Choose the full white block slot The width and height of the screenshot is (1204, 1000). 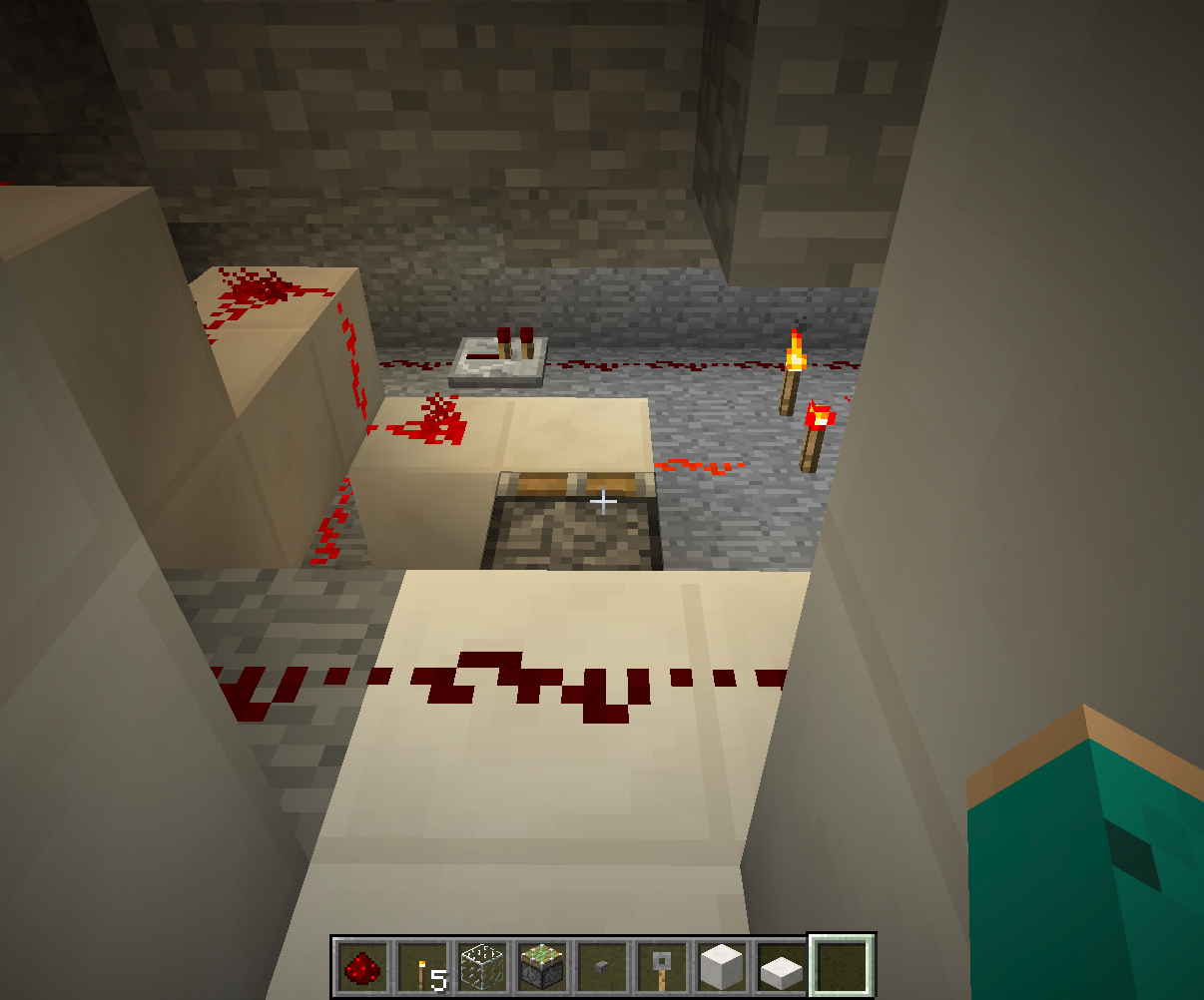(x=721, y=966)
